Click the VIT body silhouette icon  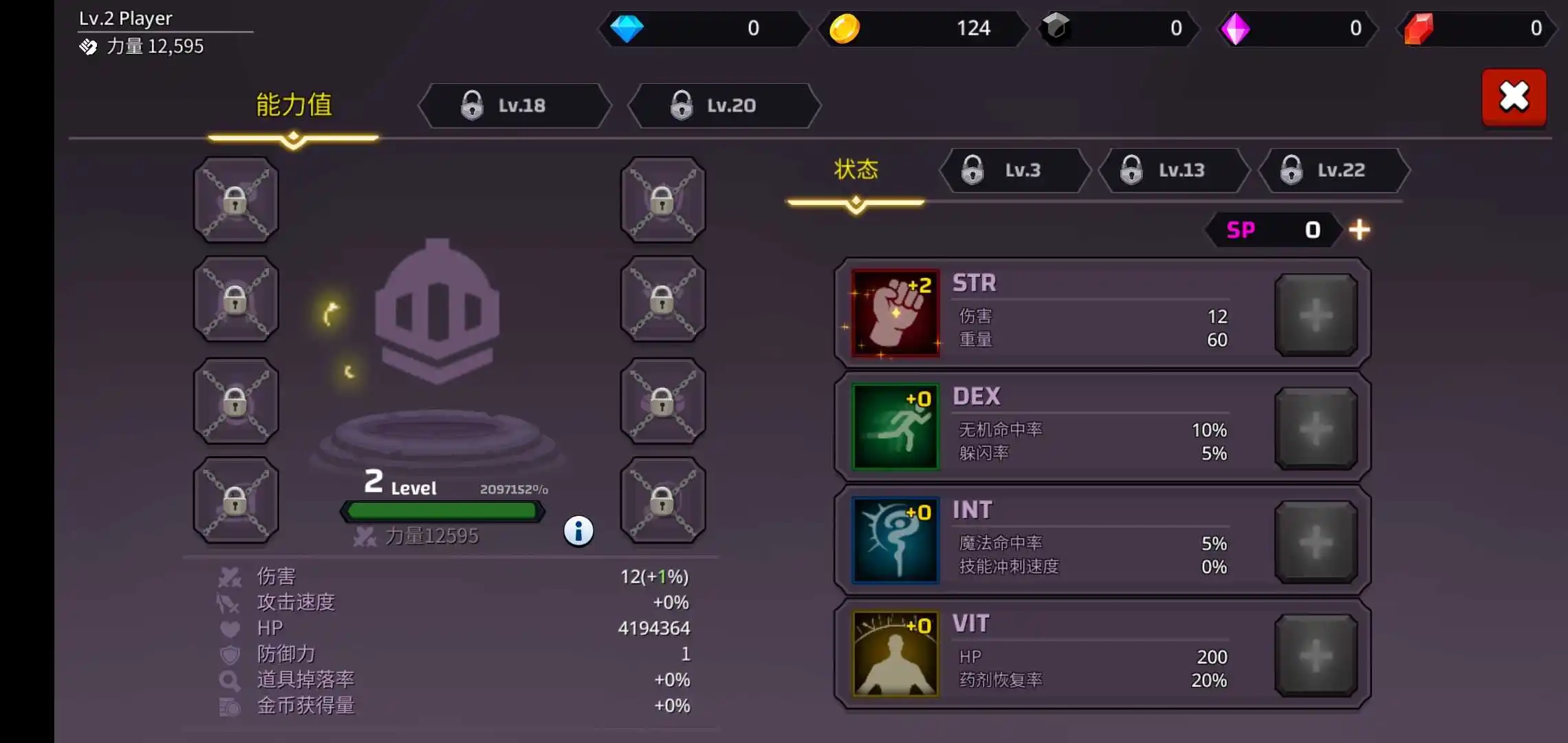pos(895,654)
